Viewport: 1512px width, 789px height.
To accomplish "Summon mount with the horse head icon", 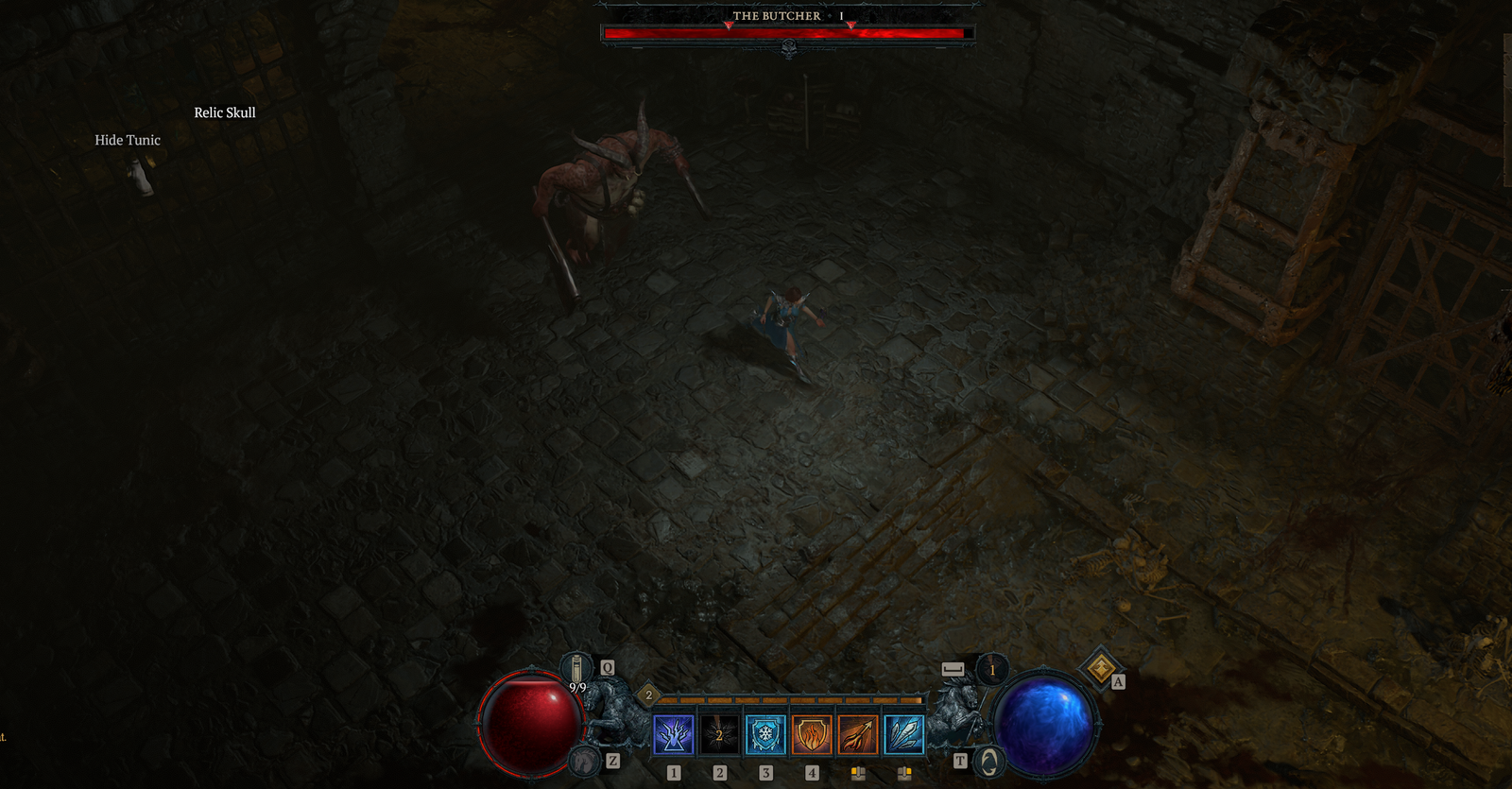I will [585, 761].
